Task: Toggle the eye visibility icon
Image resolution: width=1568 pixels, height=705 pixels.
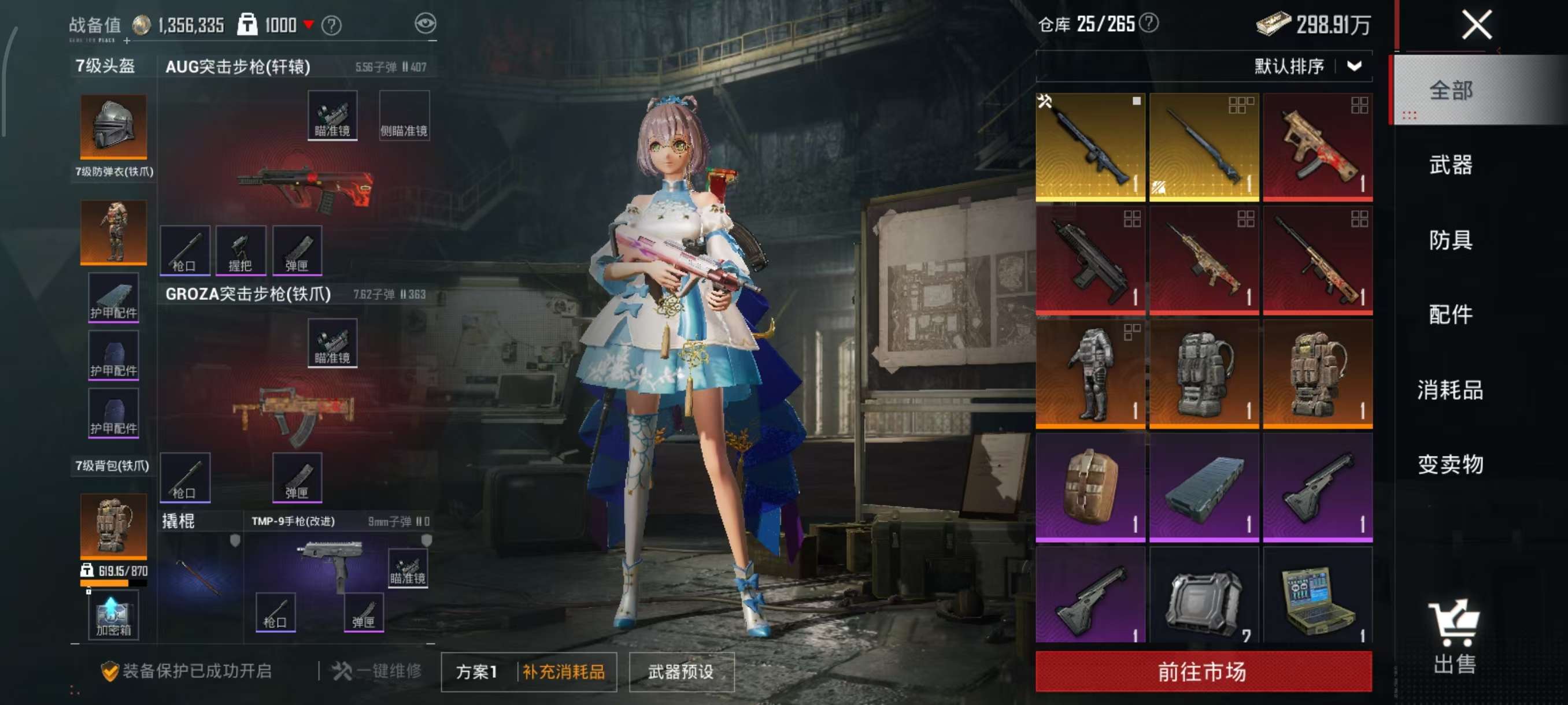Action: tap(425, 24)
